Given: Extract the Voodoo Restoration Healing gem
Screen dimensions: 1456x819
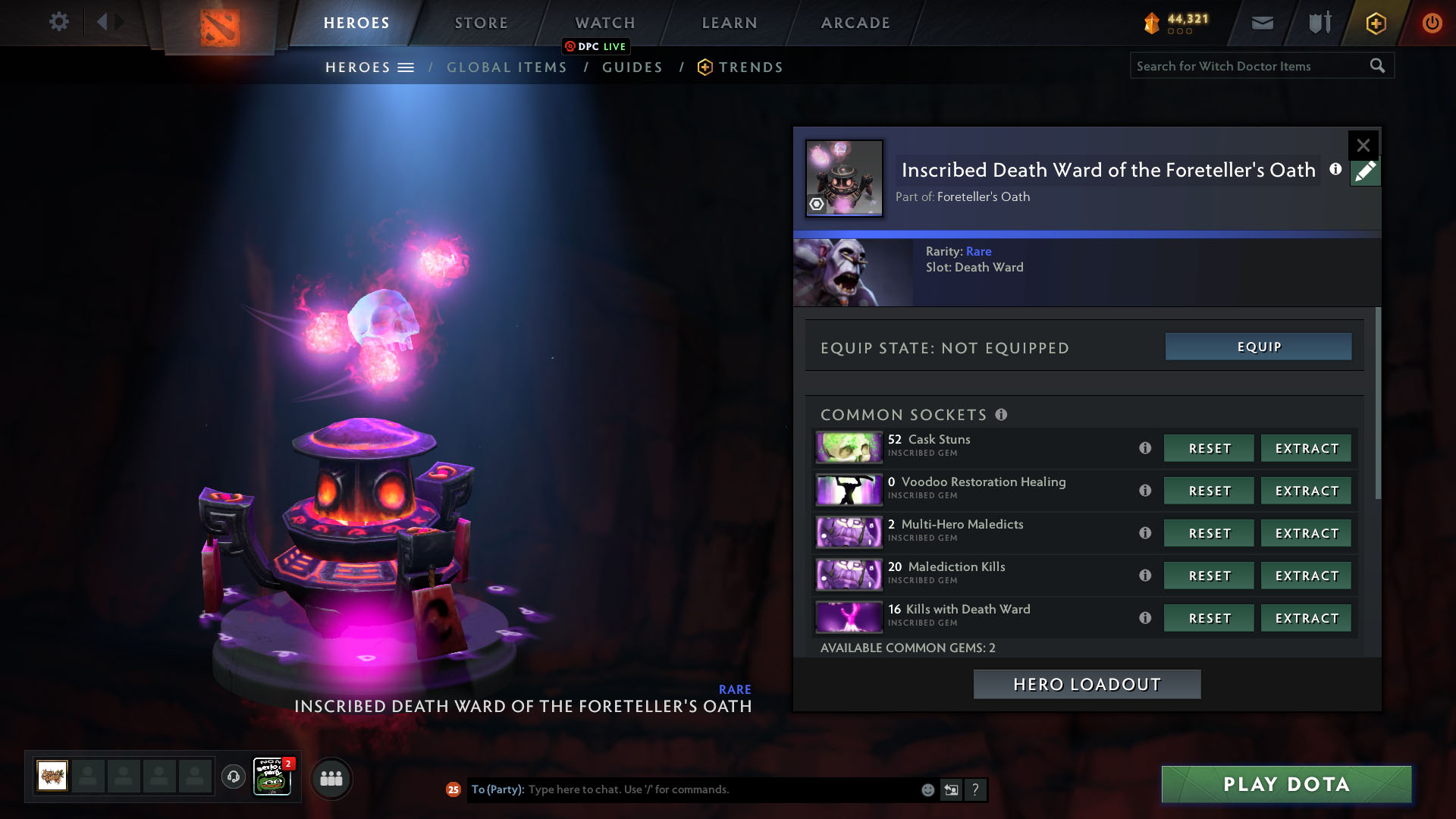Looking at the screenshot, I should point(1306,491).
